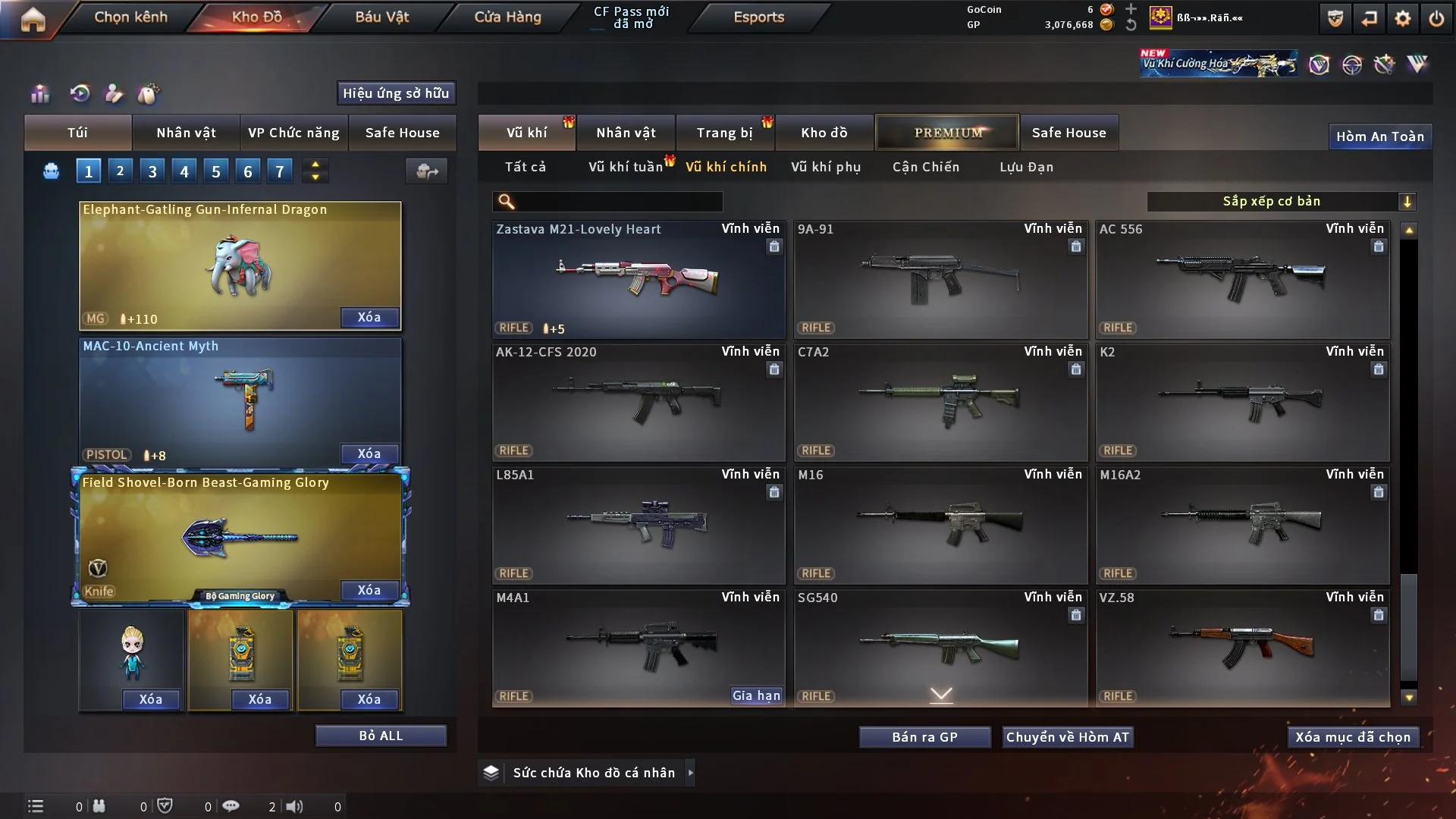Show Vũ khí phụ weapons filter
Image resolution: width=1456 pixels, height=819 pixels.
(x=825, y=167)
